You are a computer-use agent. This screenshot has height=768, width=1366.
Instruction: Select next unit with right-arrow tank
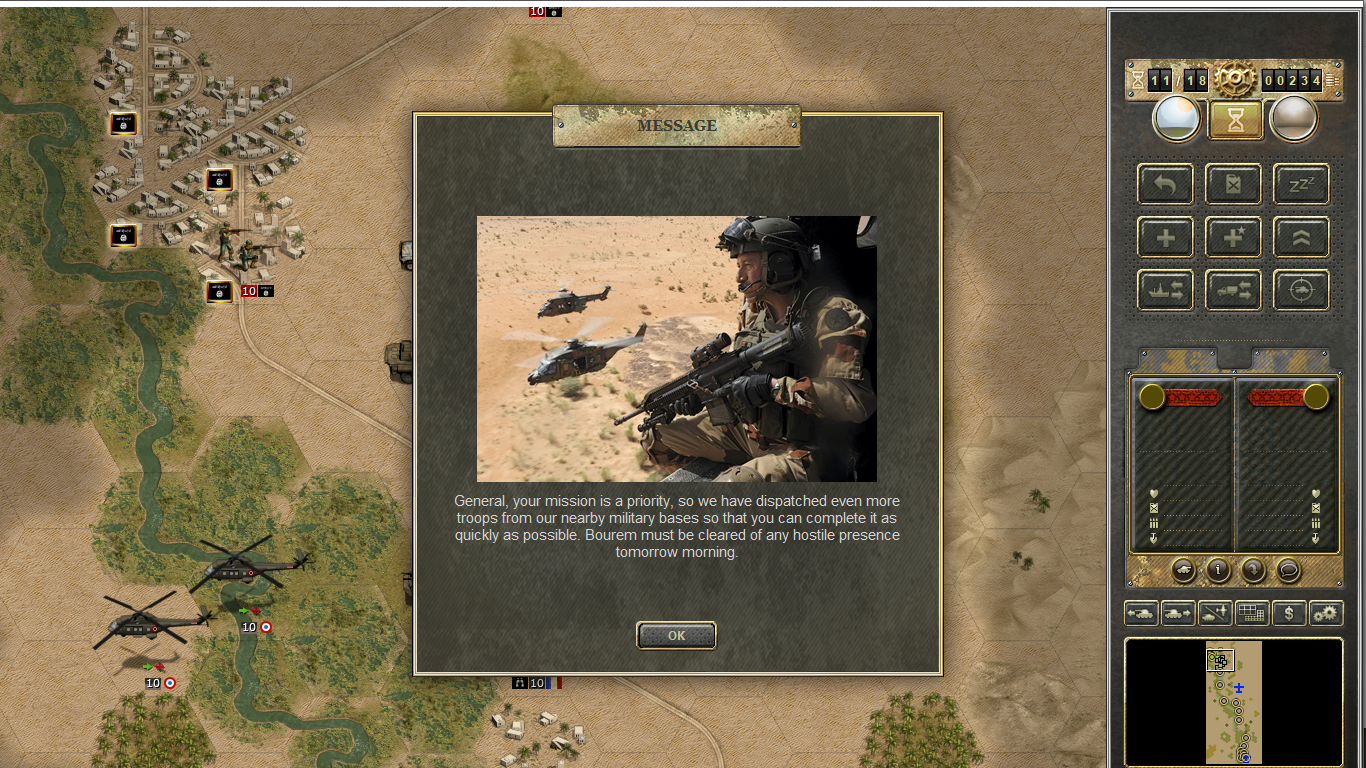pos(1178,613)
